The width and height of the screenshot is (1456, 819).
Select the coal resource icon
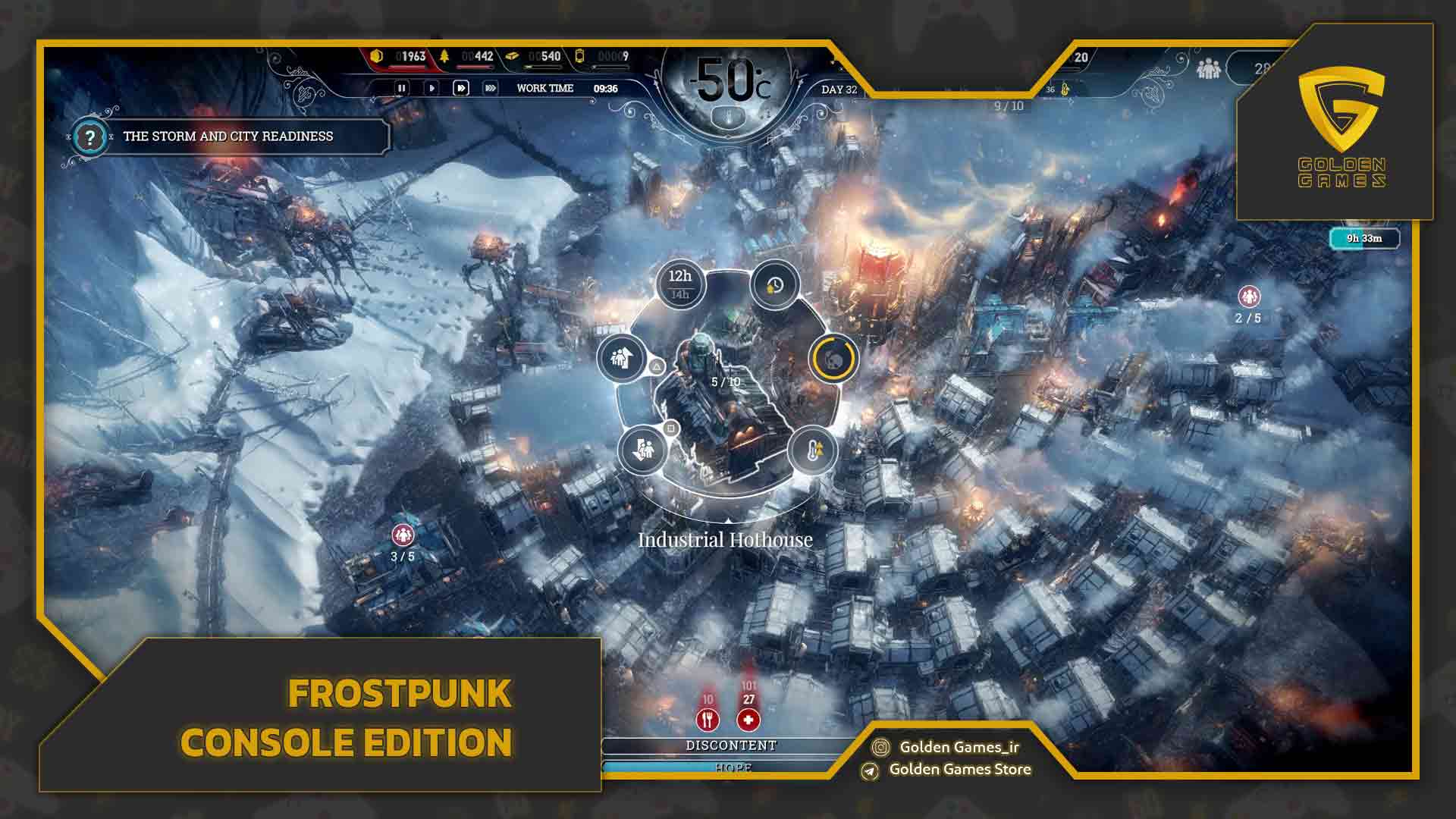click(376, 55)
